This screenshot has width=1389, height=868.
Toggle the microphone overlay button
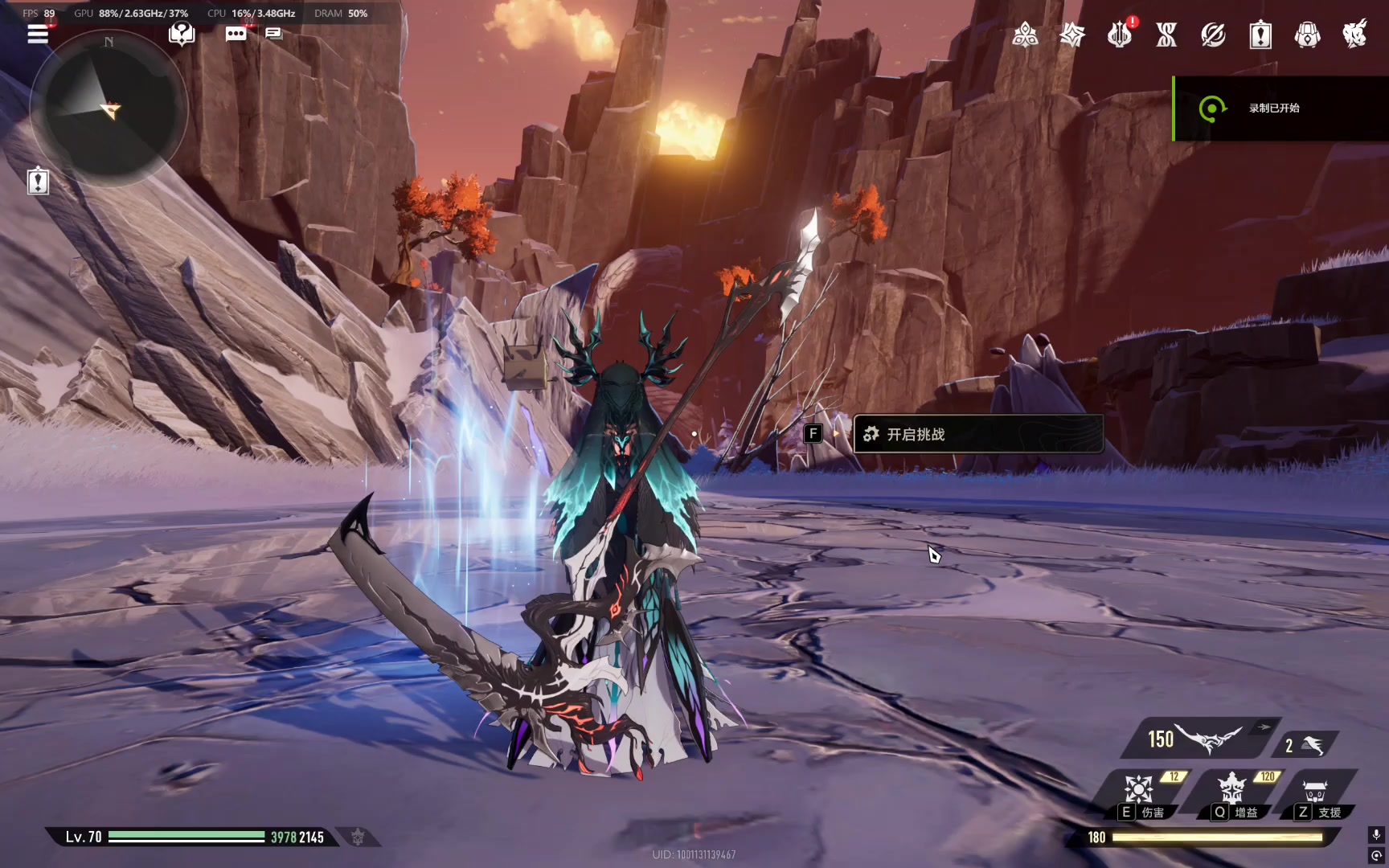pos(1376,835)
